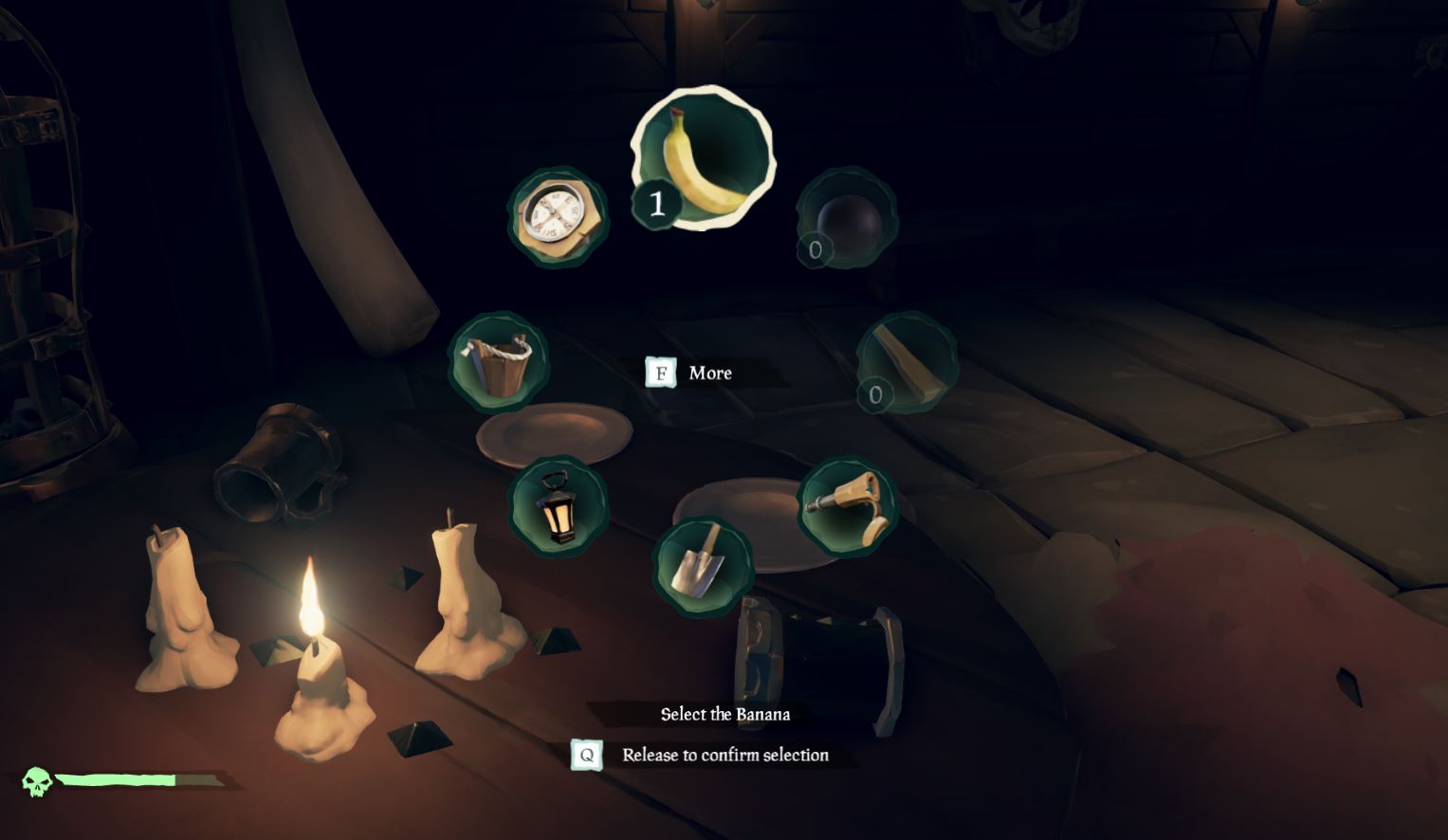The width and height of the screenshot is (1448, 840).
Task: Take out the compass
Action: 558,217
